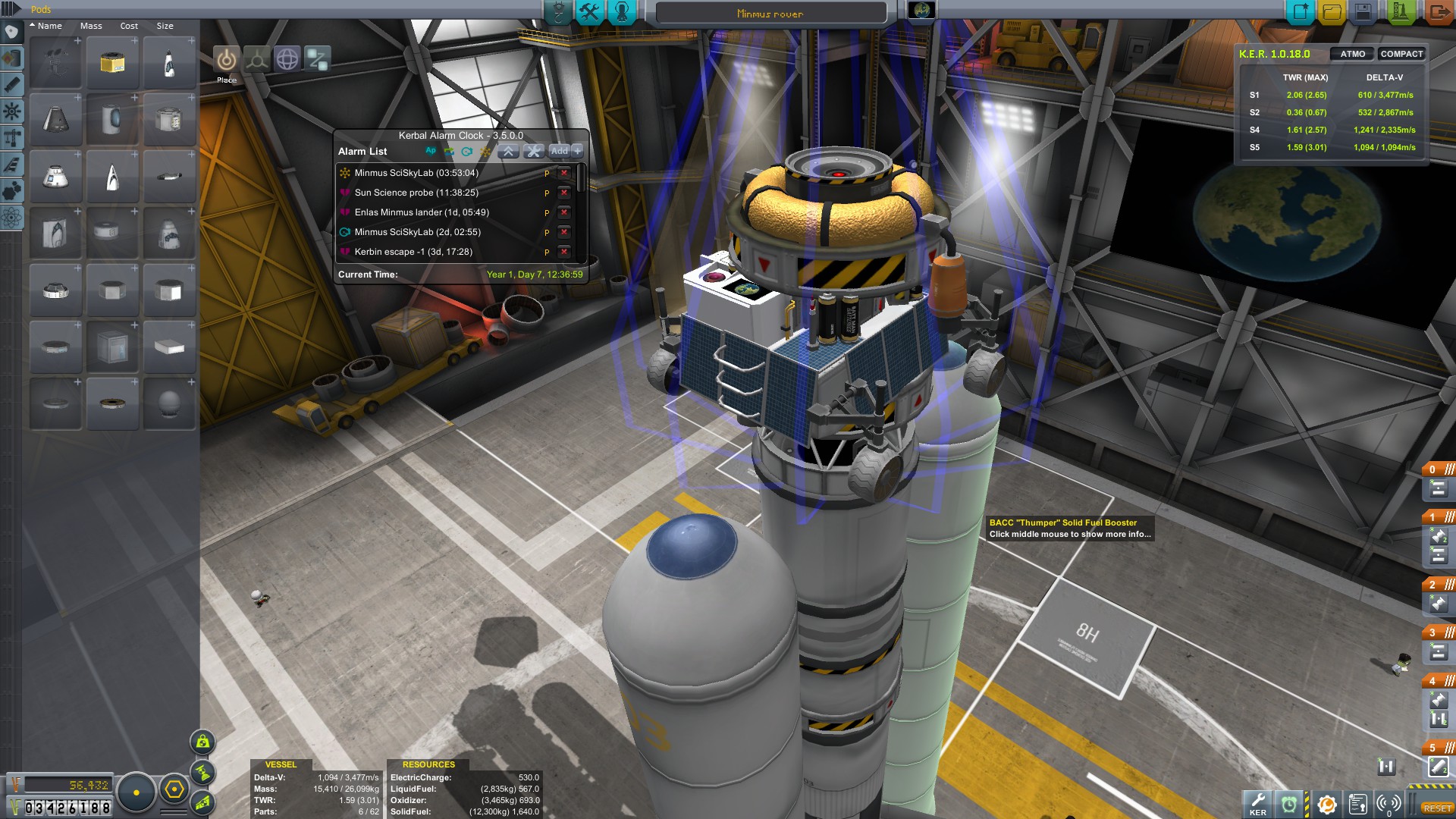
Task: Start a new ship design
Action: (x=1300, y=12)
